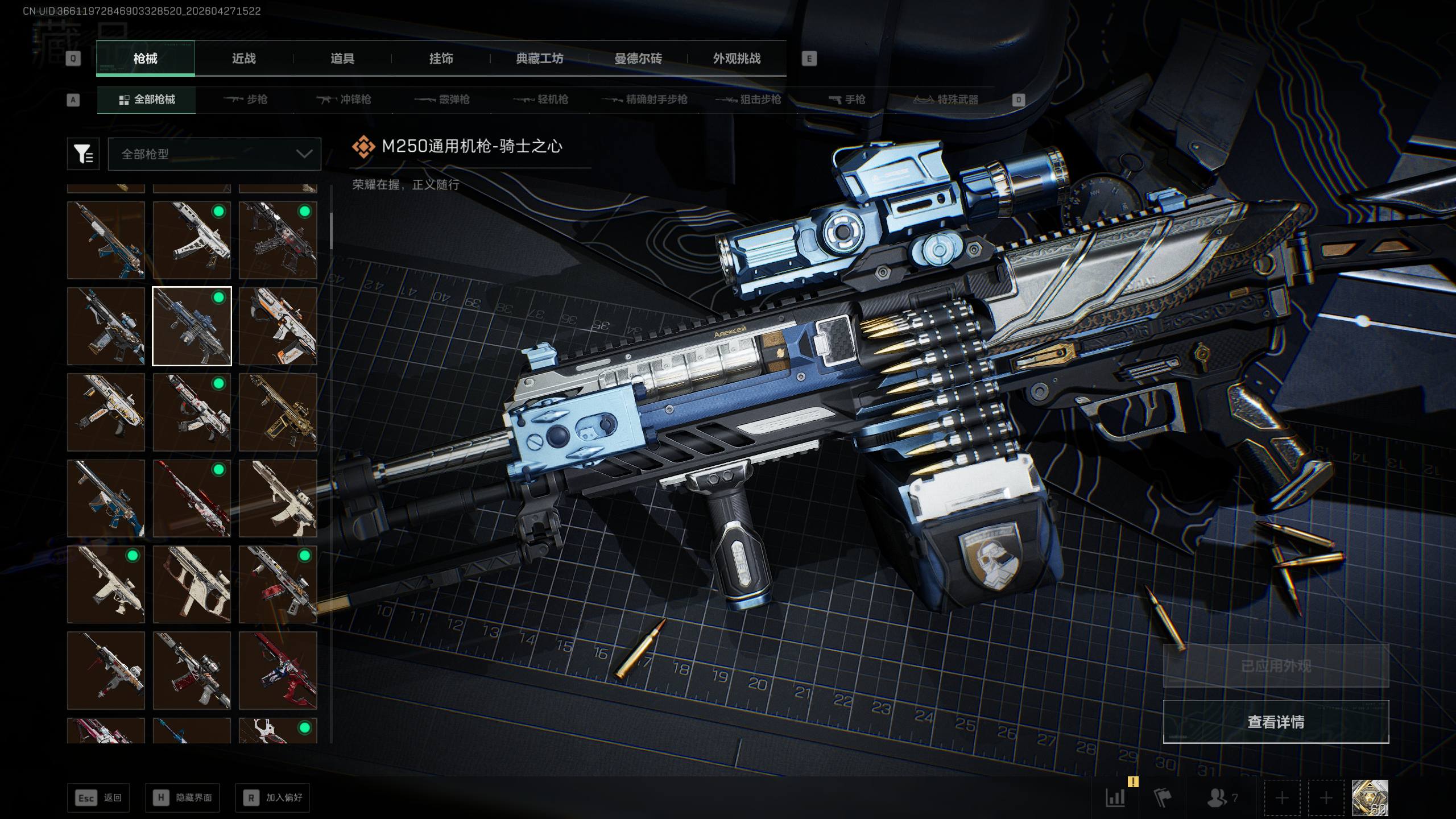Click the 返回 back button
The image size is (1456, 819).
[x=98, y=797]
